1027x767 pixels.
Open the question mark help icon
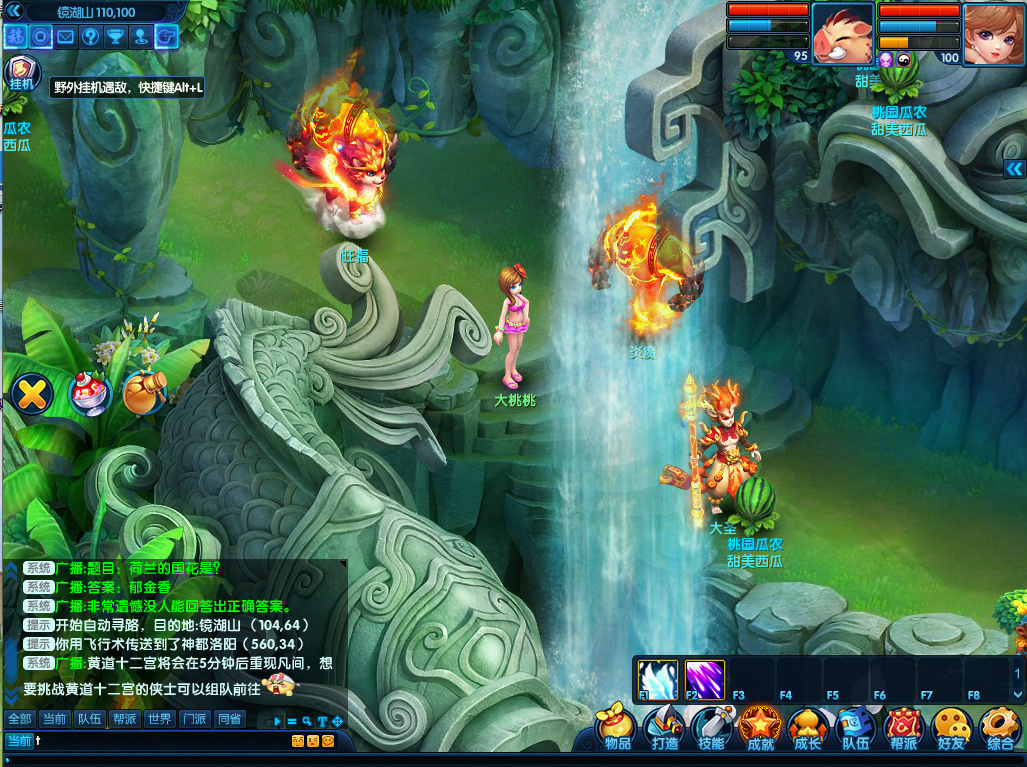coord(91,37)
